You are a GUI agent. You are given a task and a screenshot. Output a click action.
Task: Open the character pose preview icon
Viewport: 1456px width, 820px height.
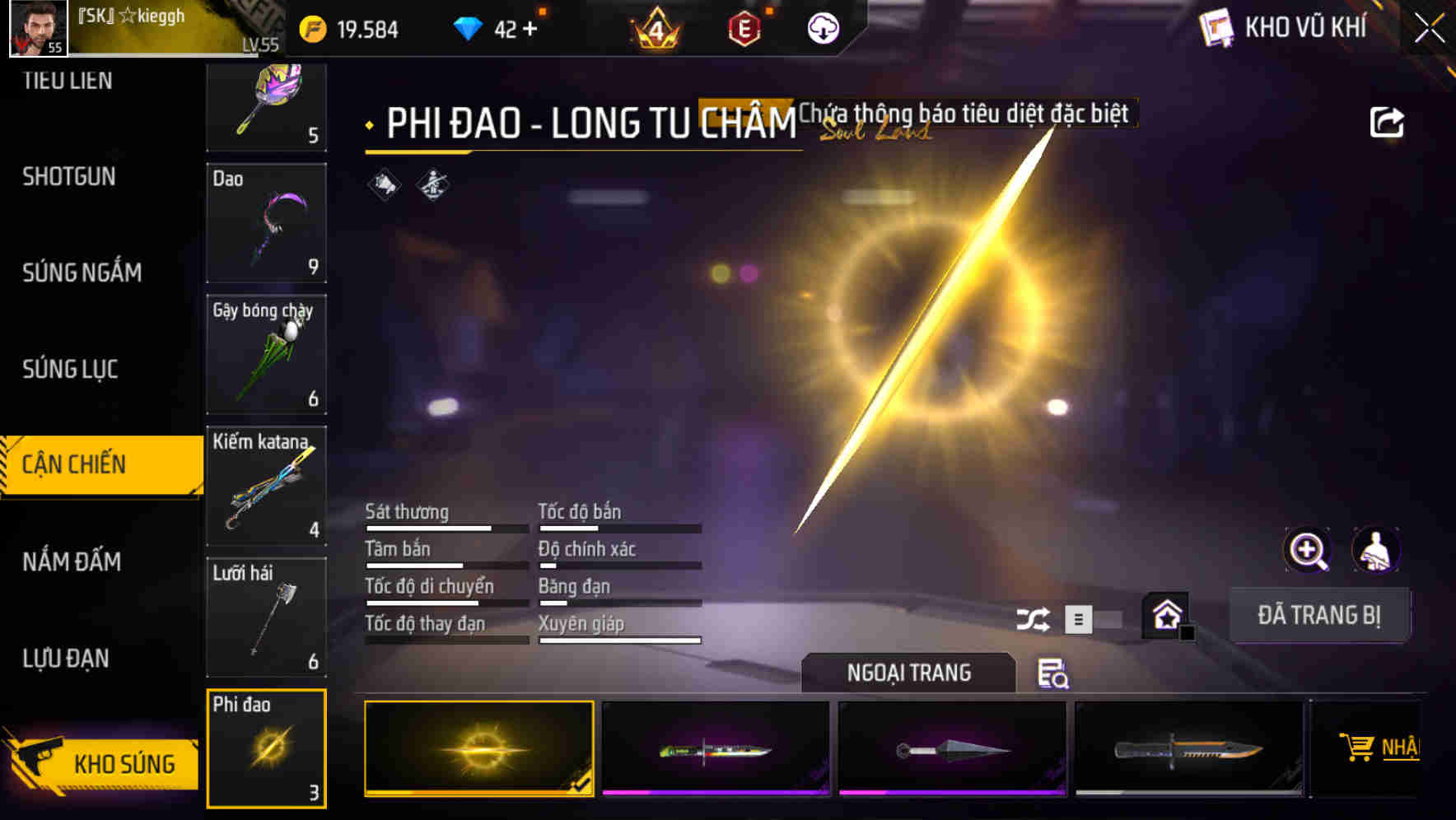[1377, 550]
